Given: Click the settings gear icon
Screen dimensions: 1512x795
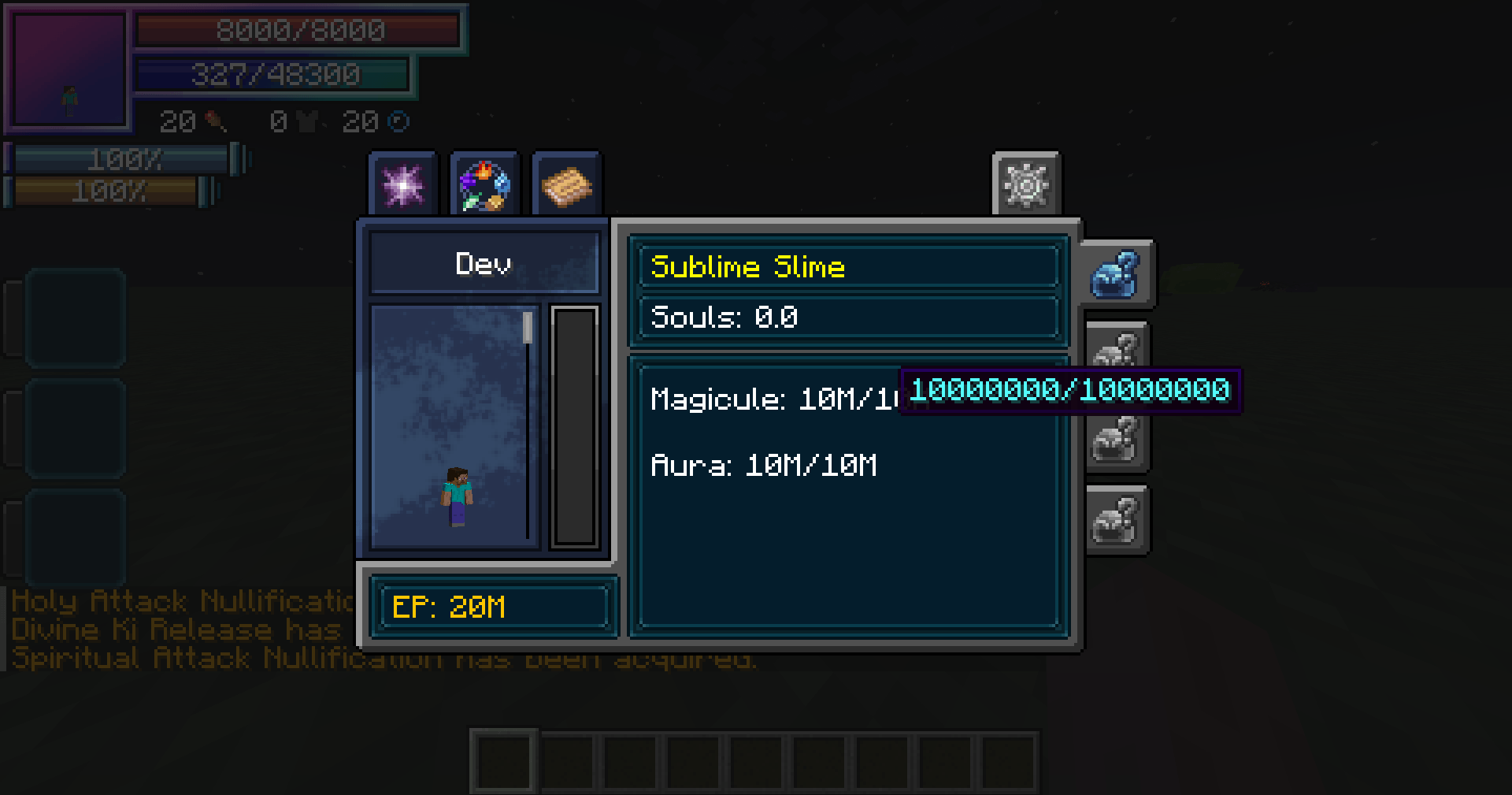Looking at the screenshot, I should pos(1025,185).
